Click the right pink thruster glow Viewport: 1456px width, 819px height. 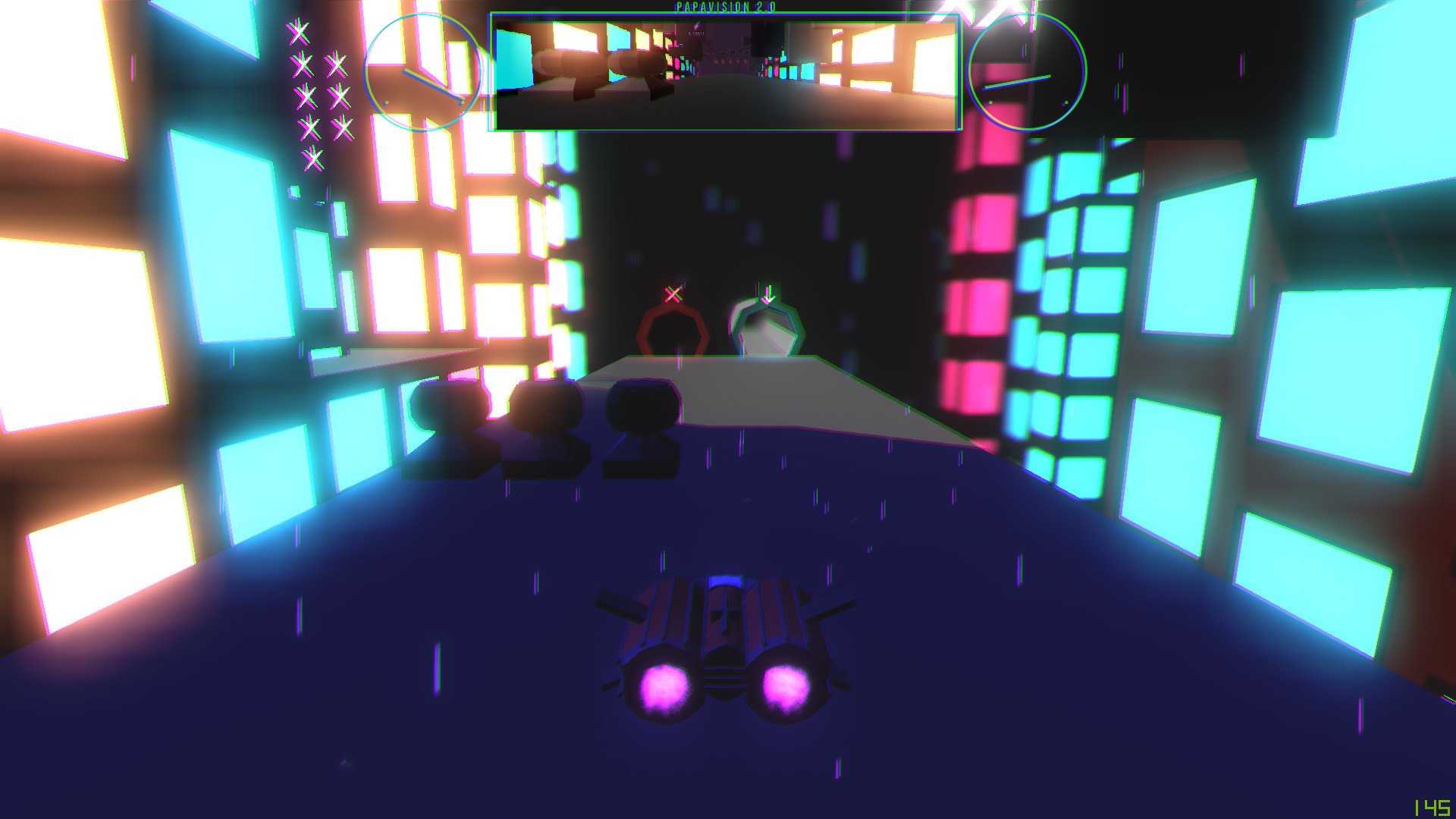(785, 686)
